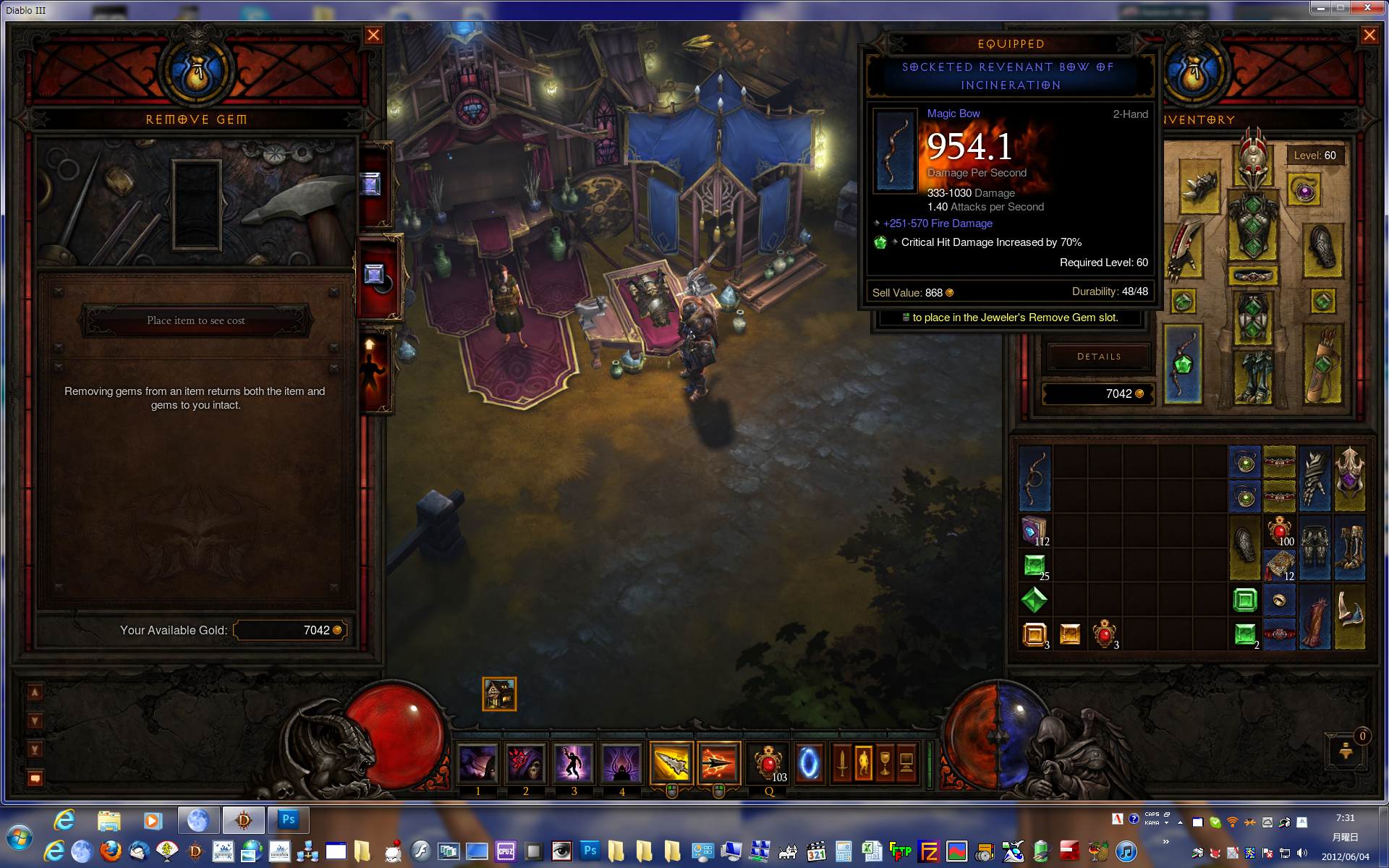
Task: Select the health potion stack of 100
Action: (x=1279, y=531)
